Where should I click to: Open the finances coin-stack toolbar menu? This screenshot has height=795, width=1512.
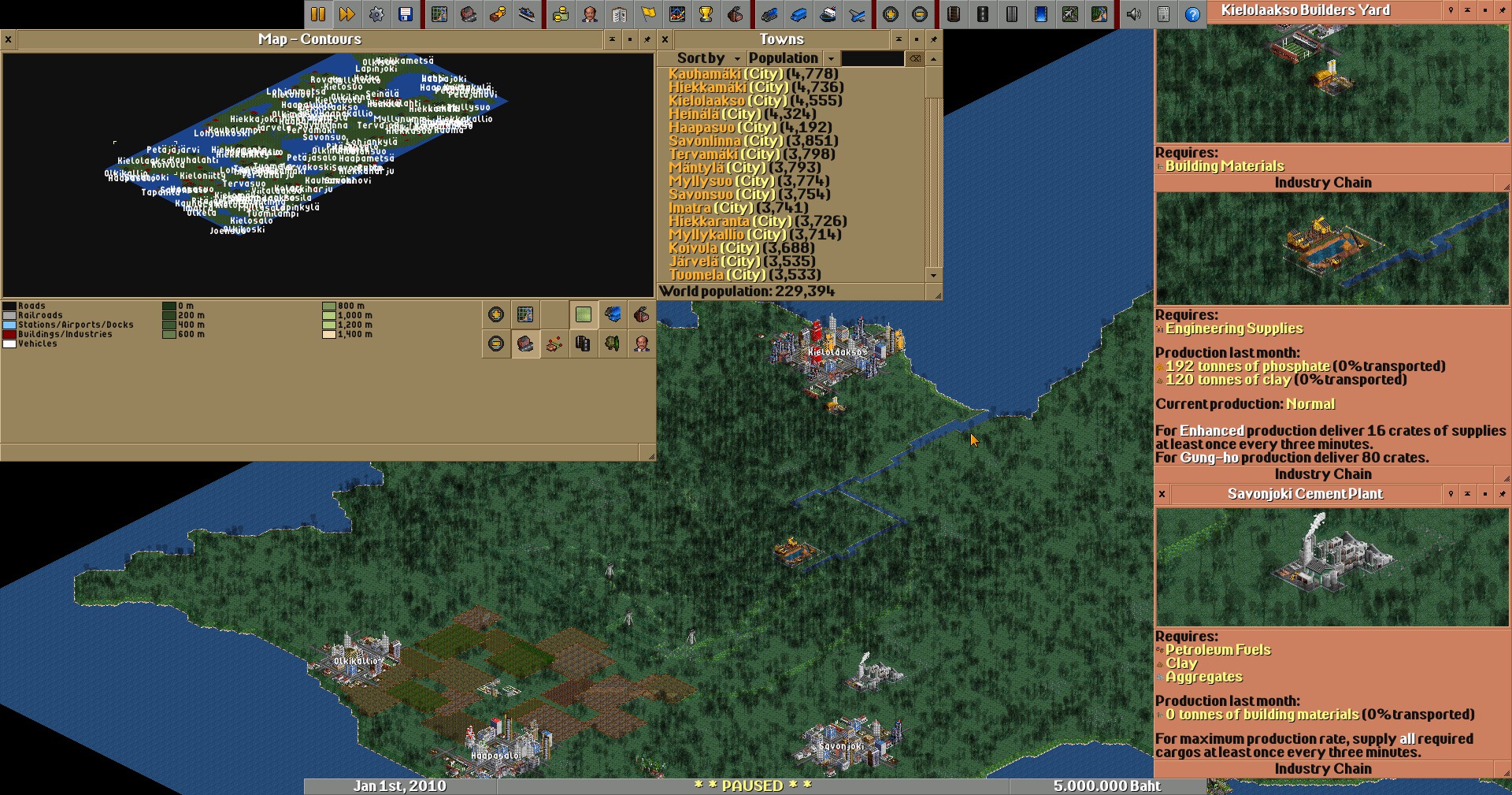tap(561, 14)
